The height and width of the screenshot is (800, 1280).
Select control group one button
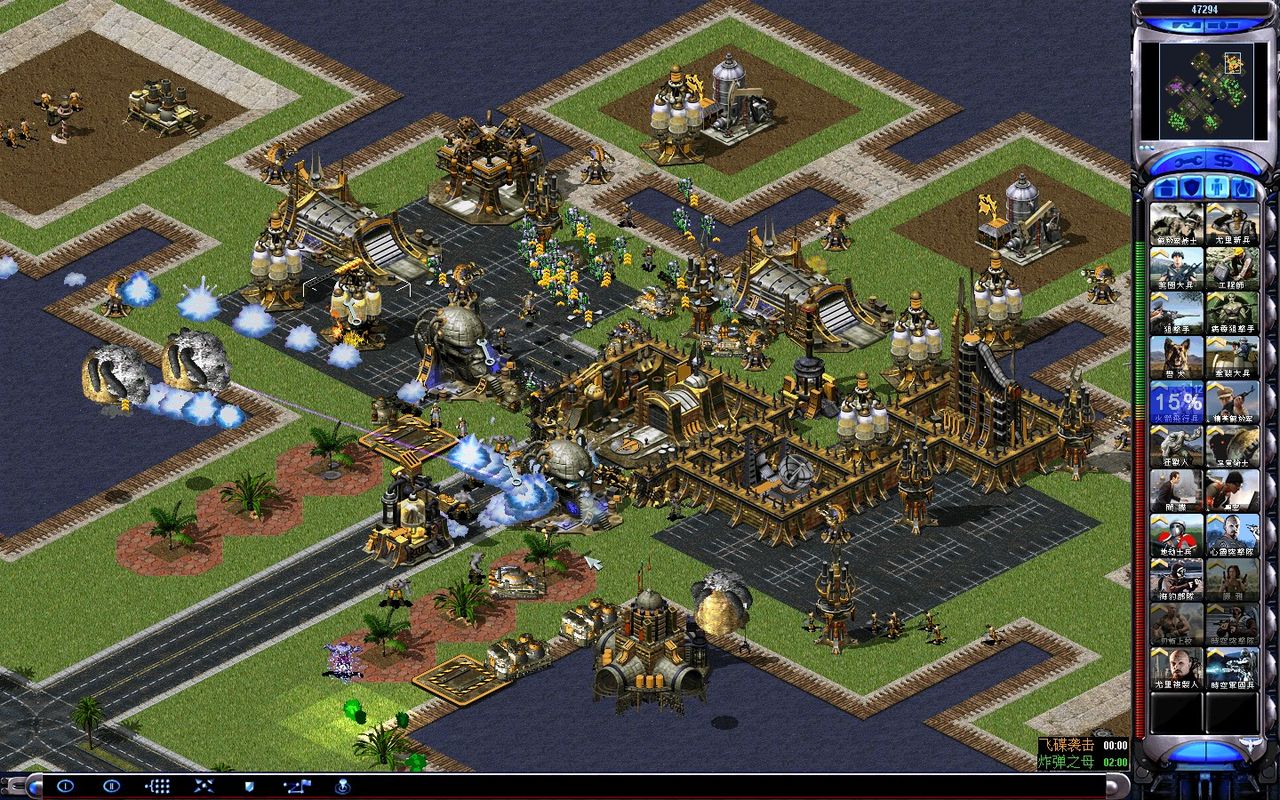tap(66, 786)
